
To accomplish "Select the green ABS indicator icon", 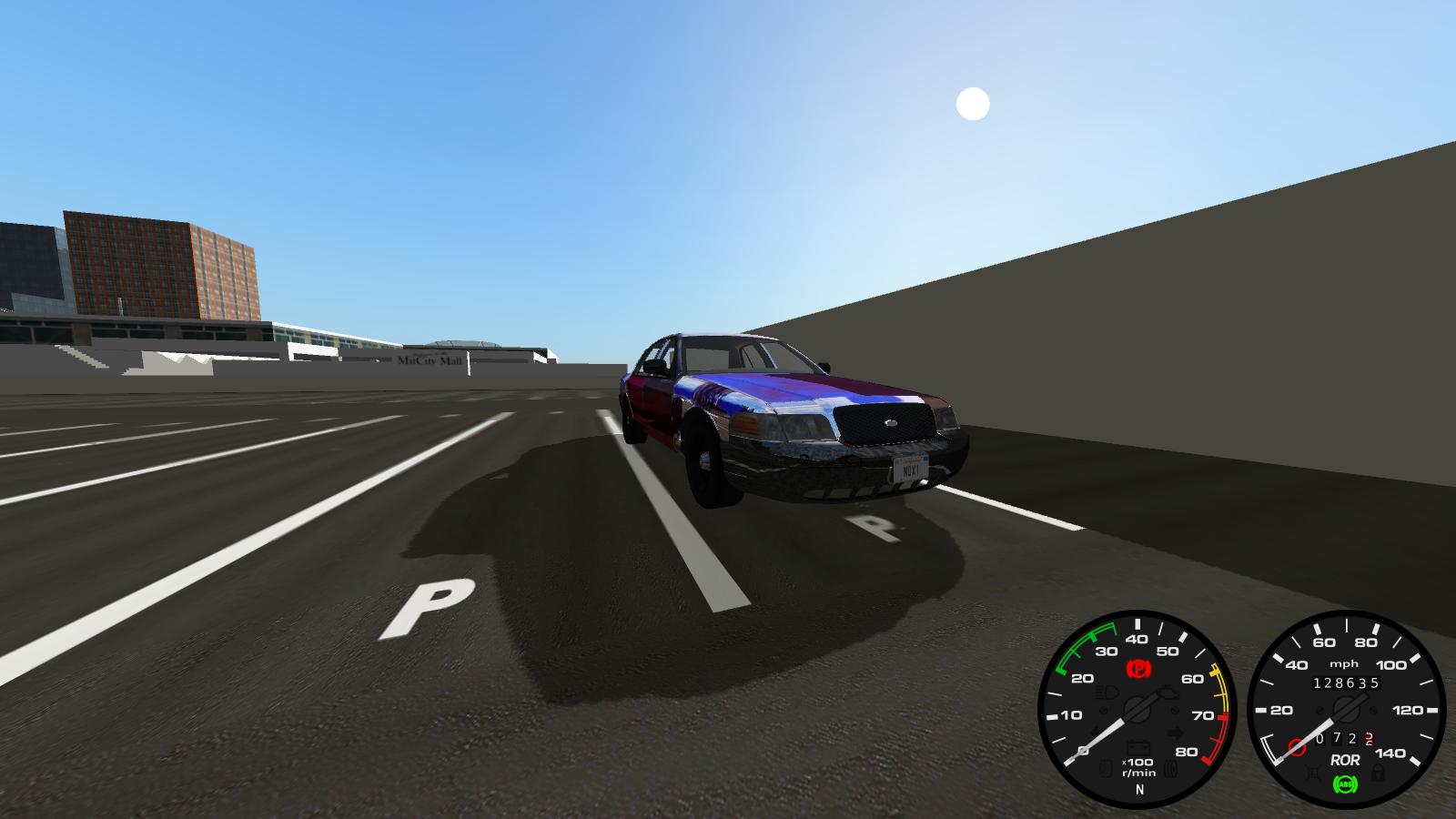I will [x=1347, y=784].
